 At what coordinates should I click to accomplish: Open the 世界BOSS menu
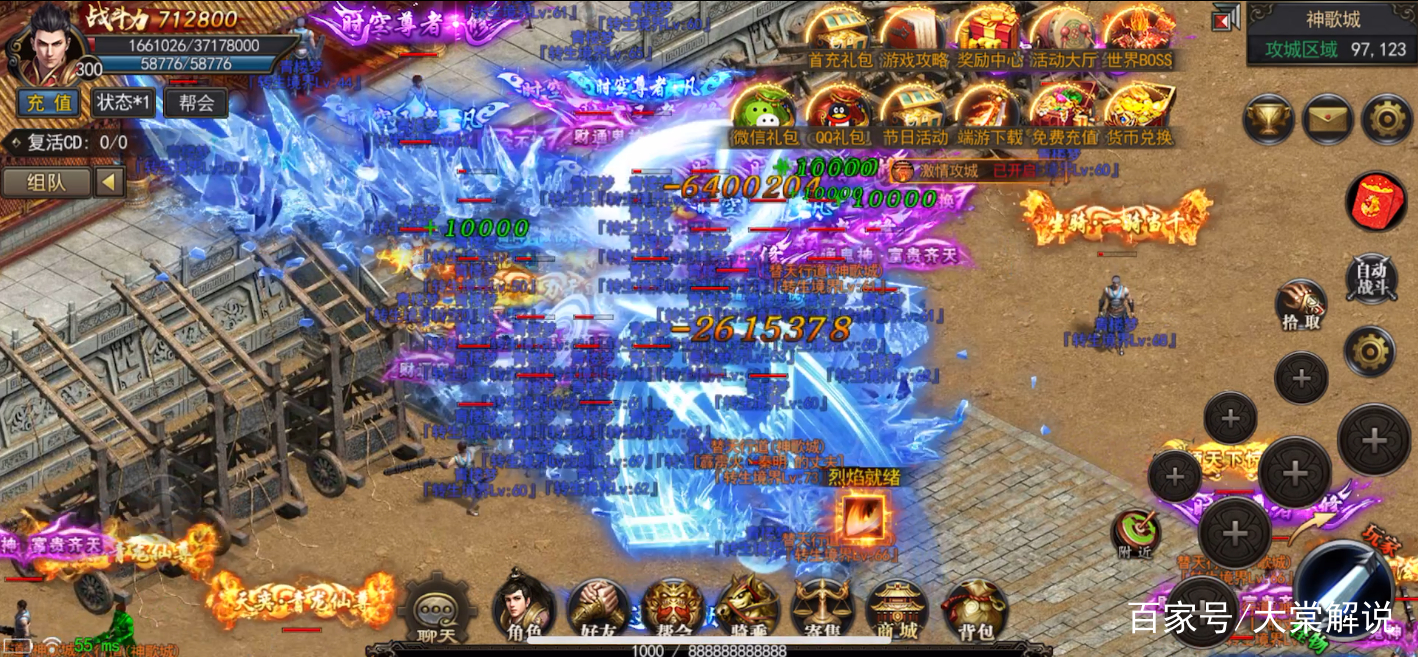pos(1140,38)
